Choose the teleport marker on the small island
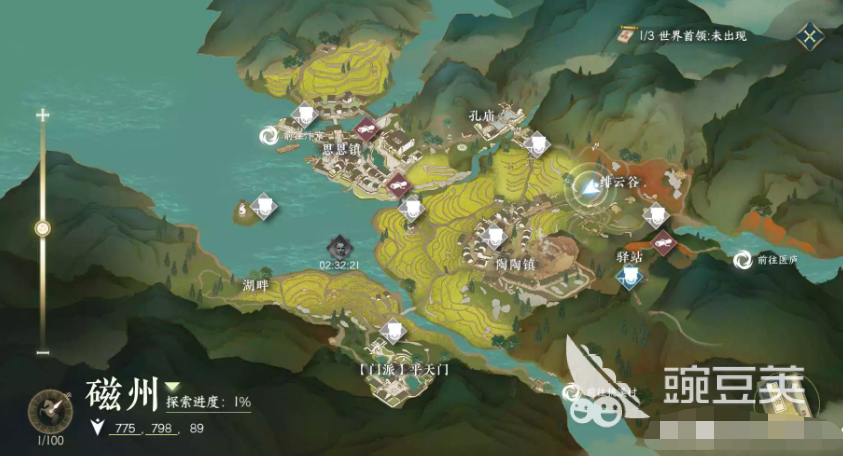 coord(262,205)
